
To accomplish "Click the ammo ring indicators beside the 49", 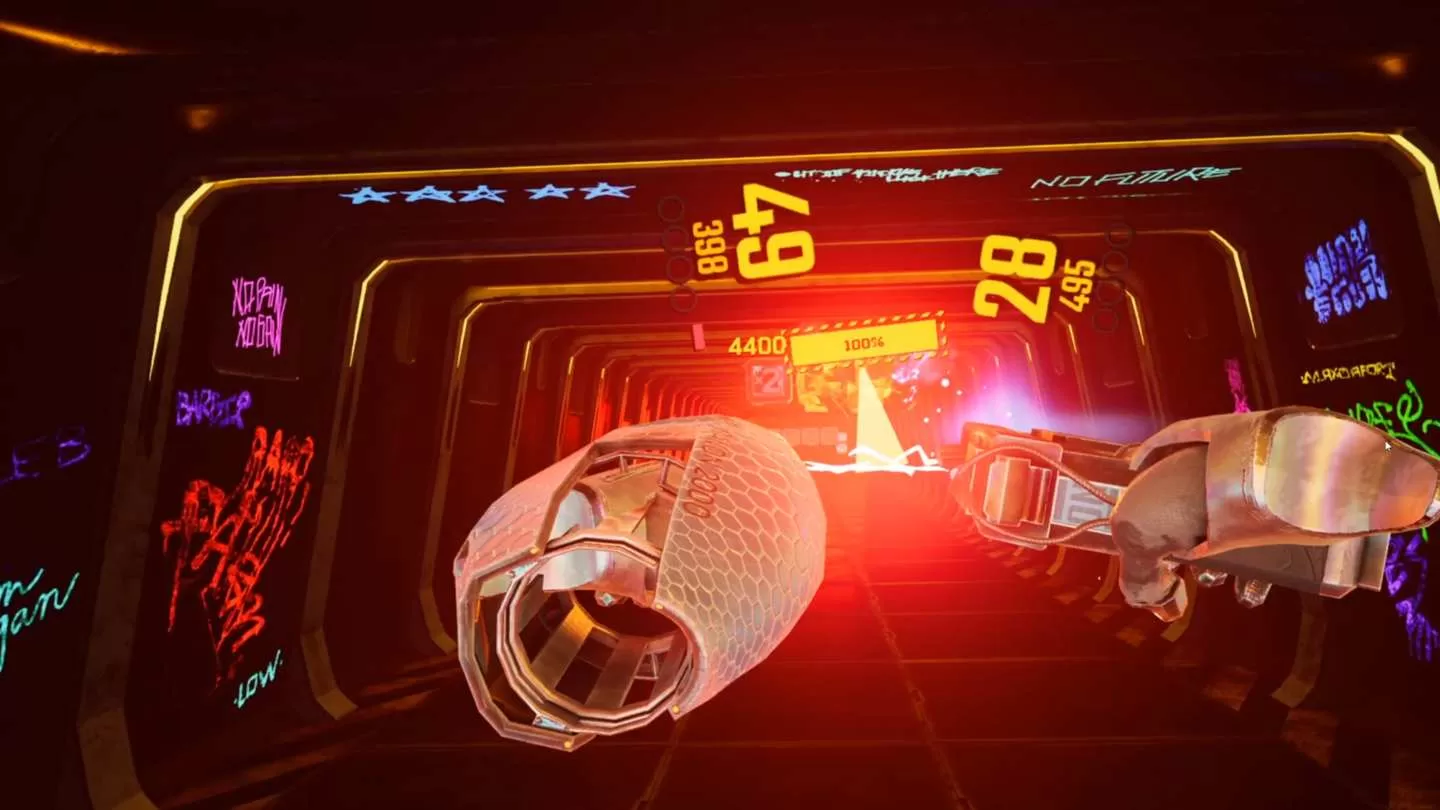I will (675, 255).
